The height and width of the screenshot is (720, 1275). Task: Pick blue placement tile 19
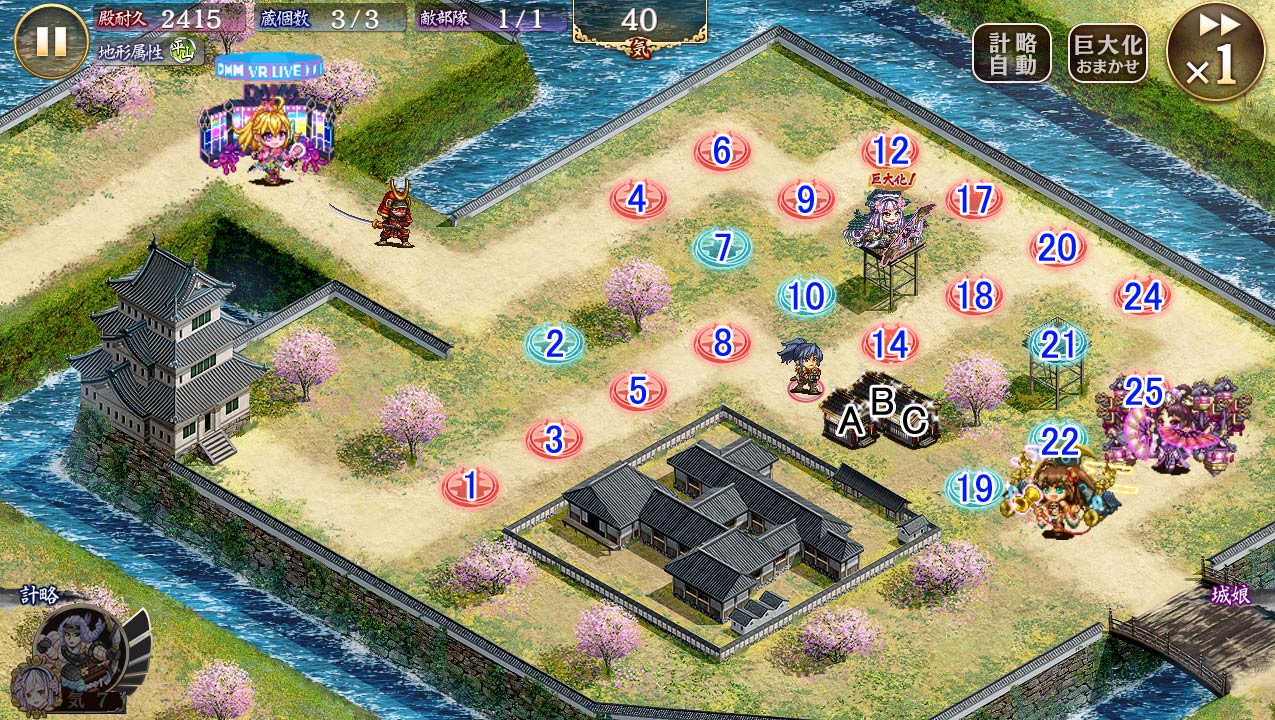(x=974, y=488)
